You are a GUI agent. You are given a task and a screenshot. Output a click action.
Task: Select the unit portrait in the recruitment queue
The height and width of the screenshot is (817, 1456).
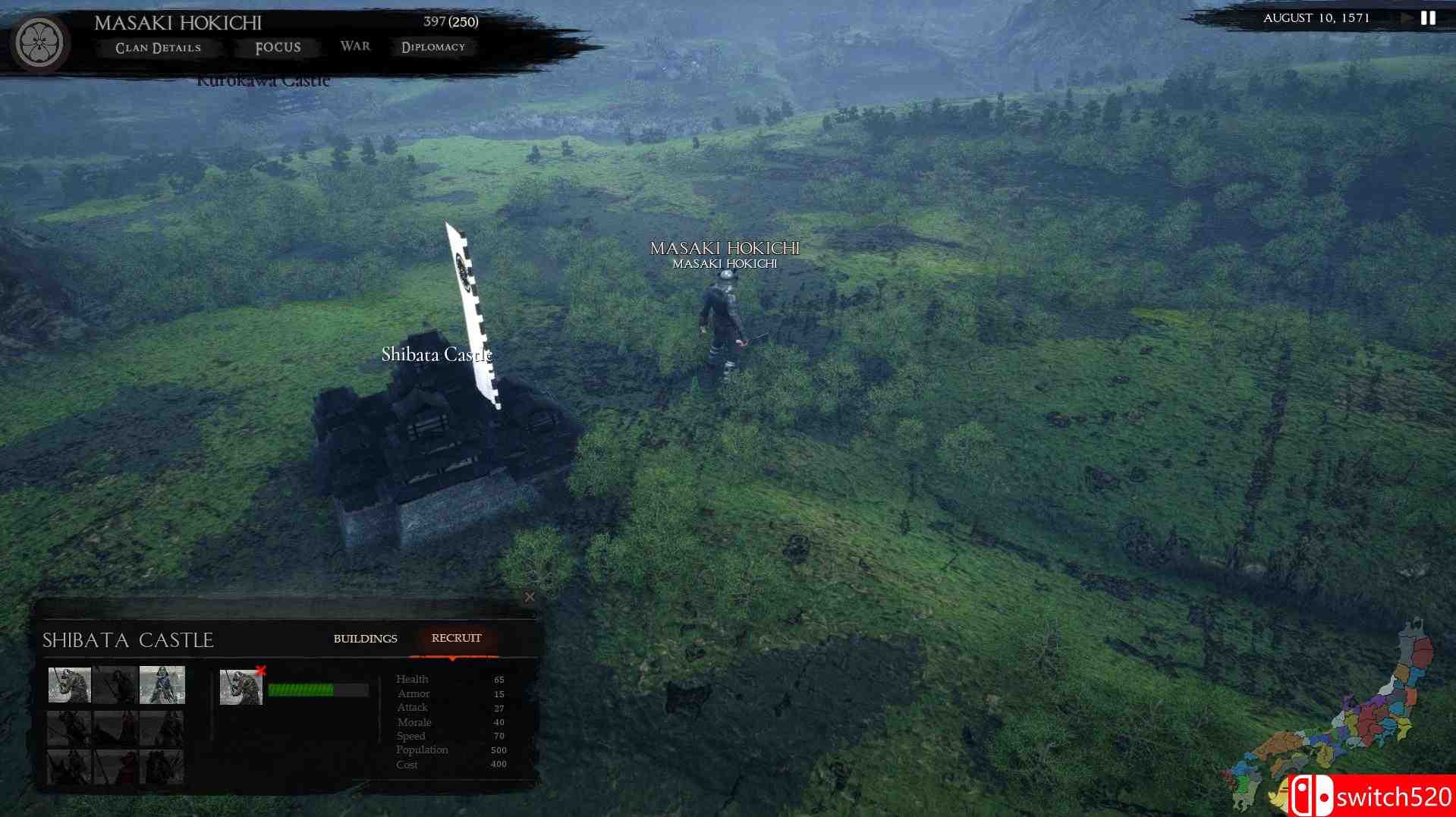coord(241,687)
